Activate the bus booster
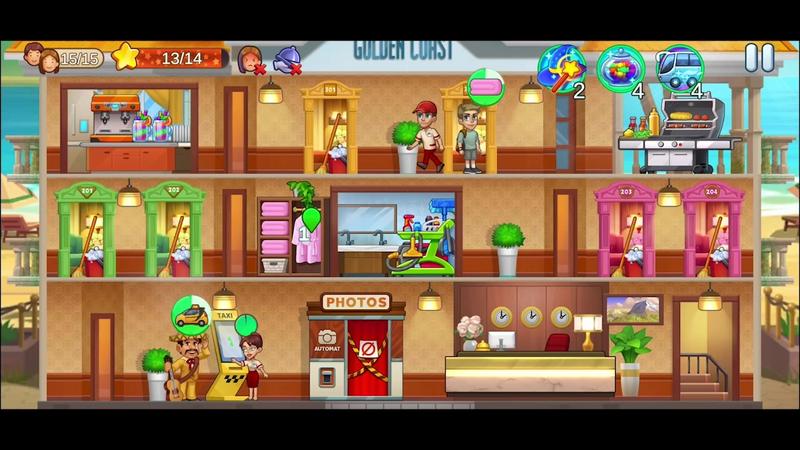 coord(680,67)
